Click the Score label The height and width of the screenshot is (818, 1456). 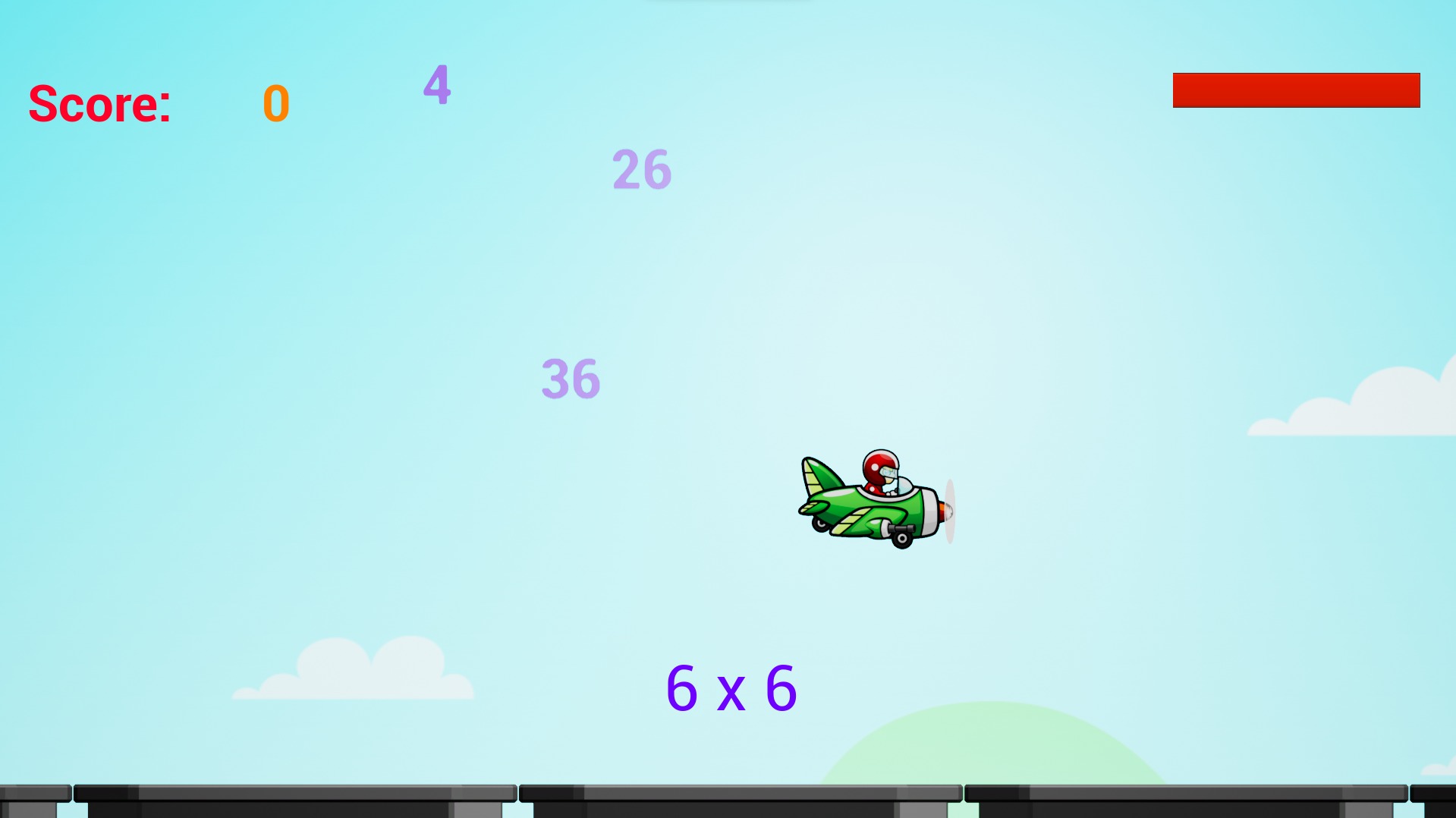coord(99,105)
